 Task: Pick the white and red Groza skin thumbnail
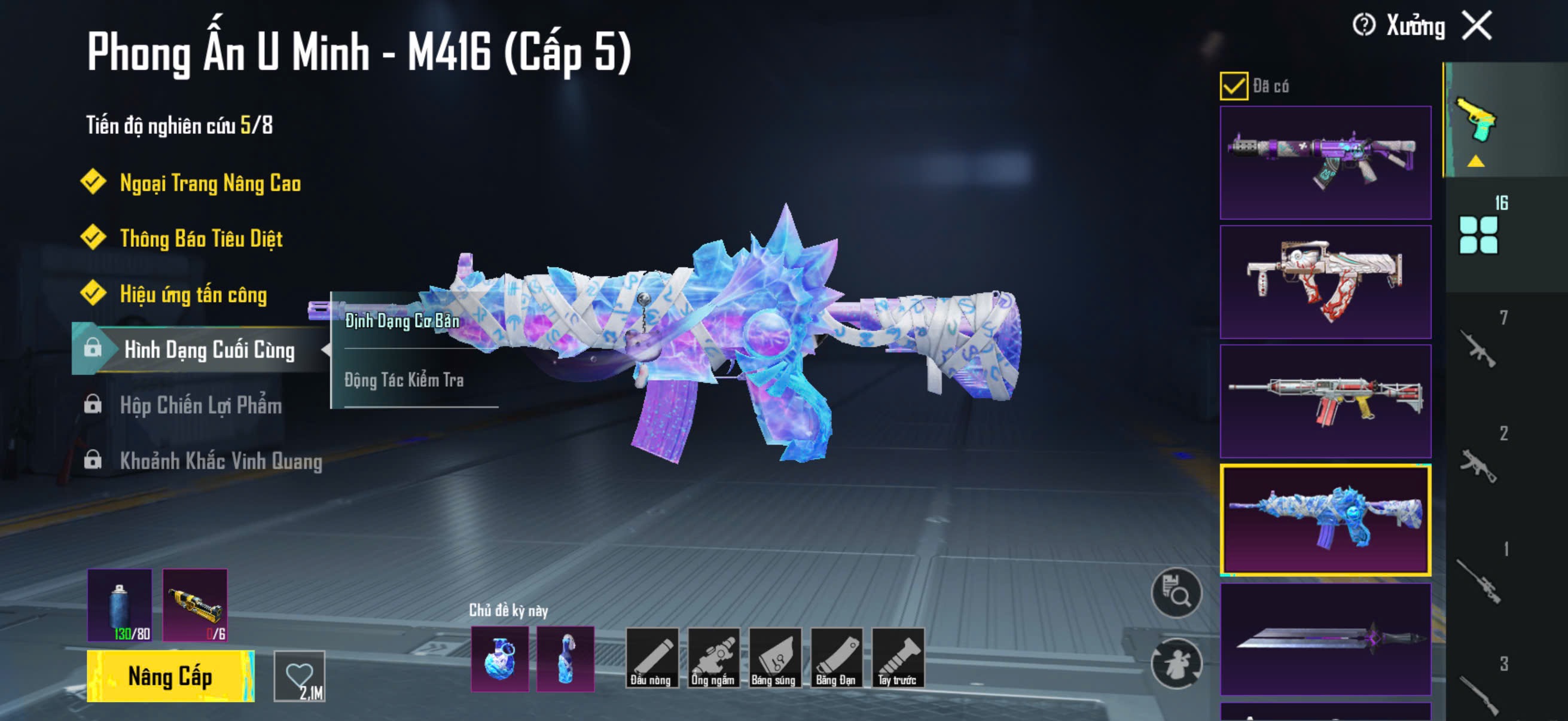1325,282
